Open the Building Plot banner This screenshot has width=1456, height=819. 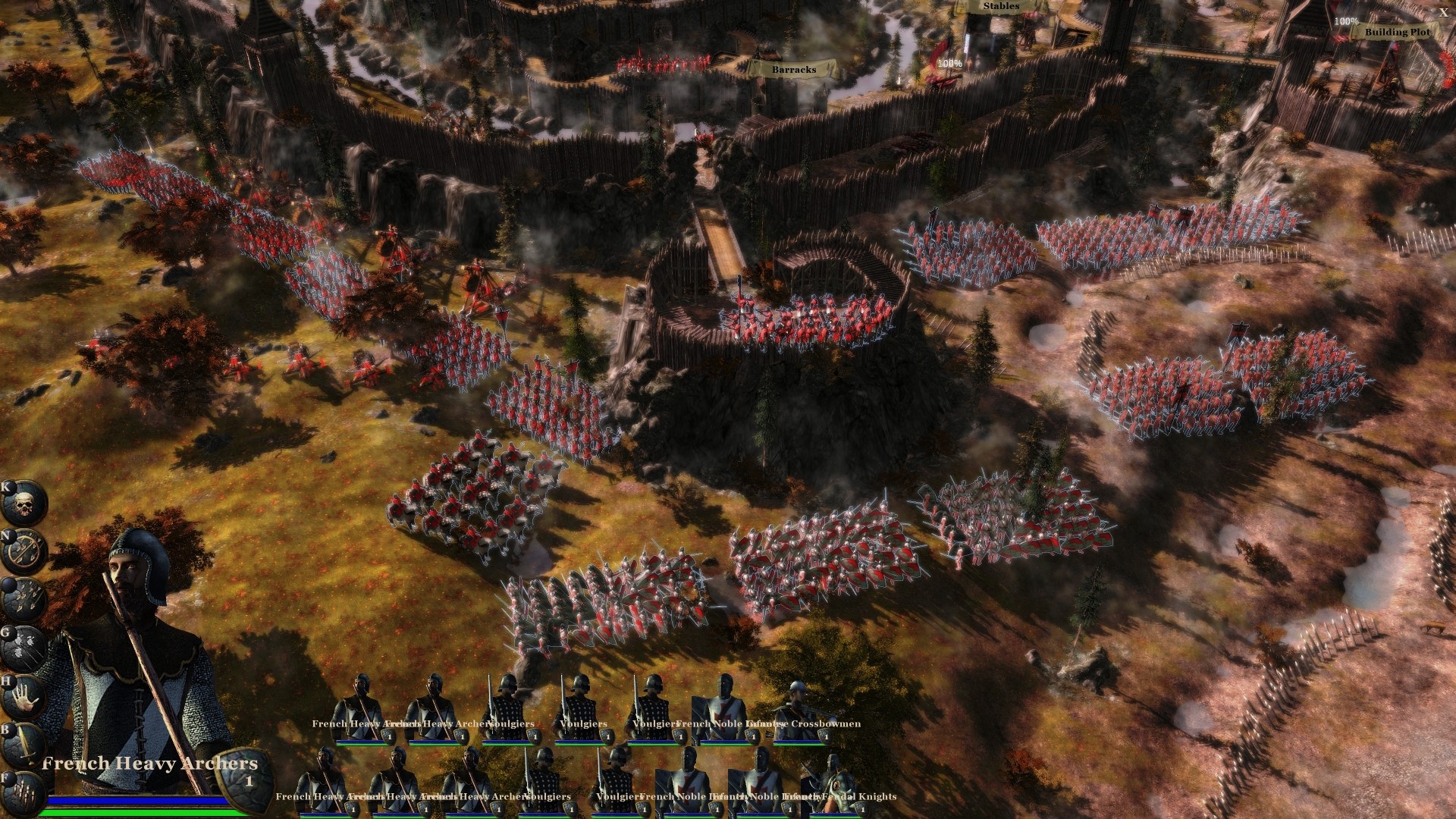click(x=1397, y=33)
